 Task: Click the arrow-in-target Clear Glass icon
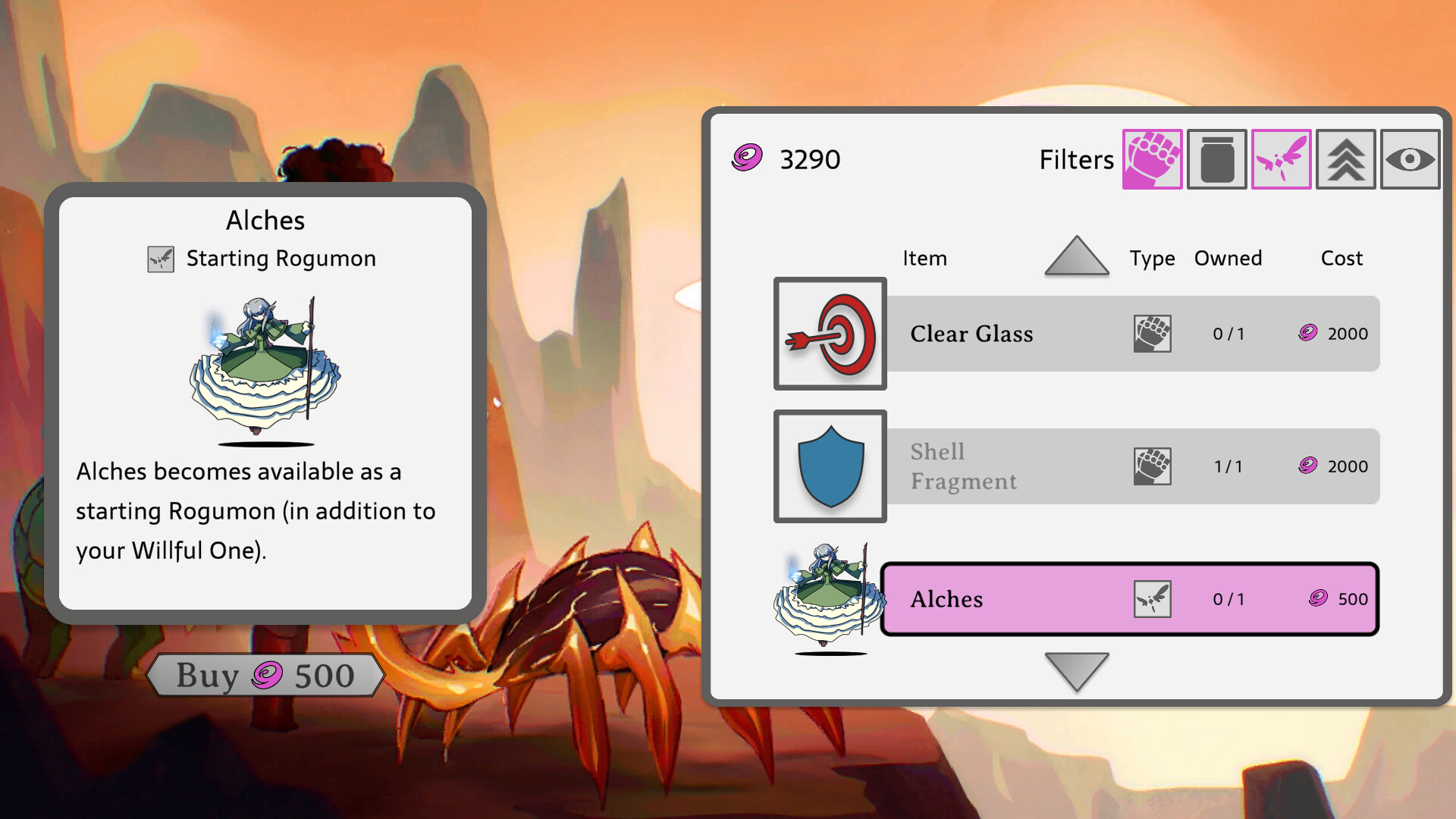[830, 334]
